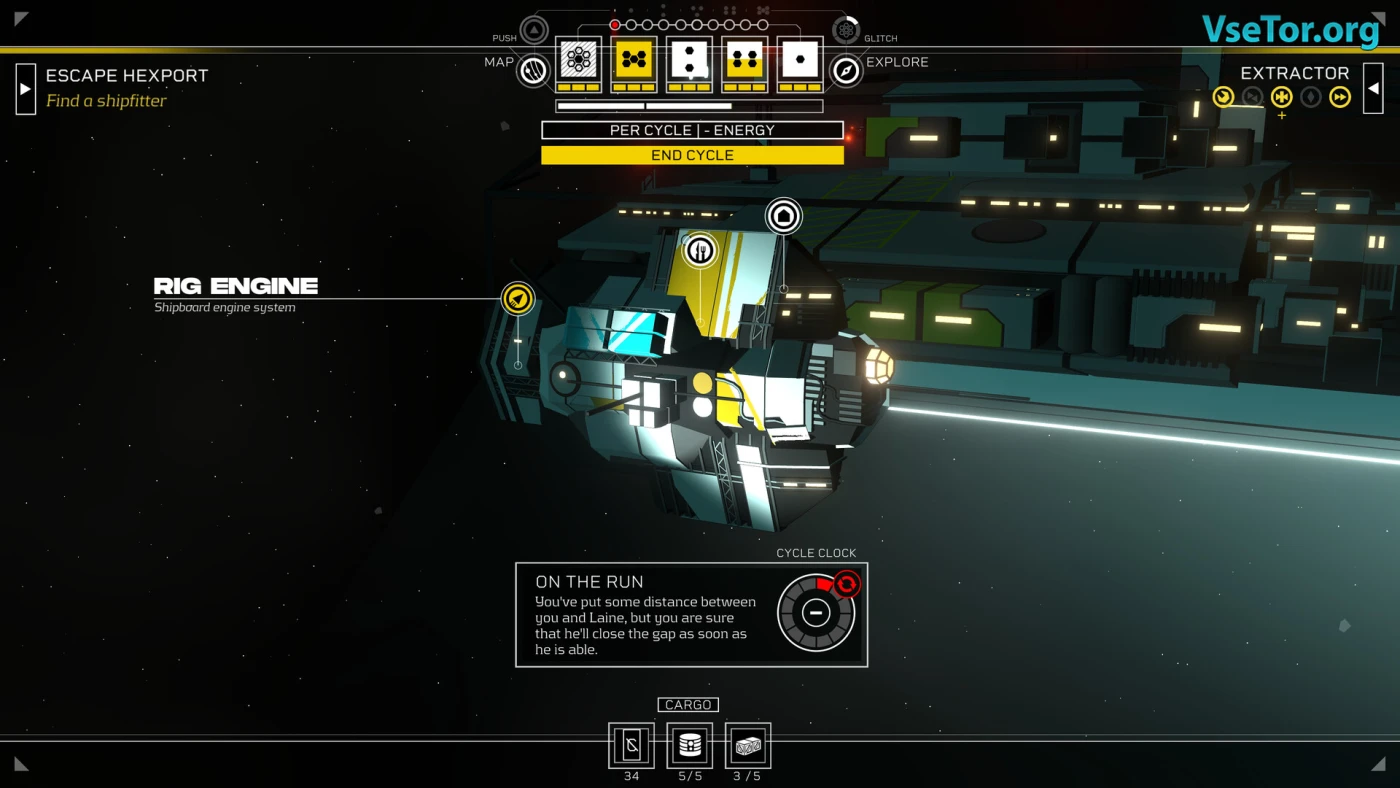Select the yellow die showing five

tap(634, 61)
